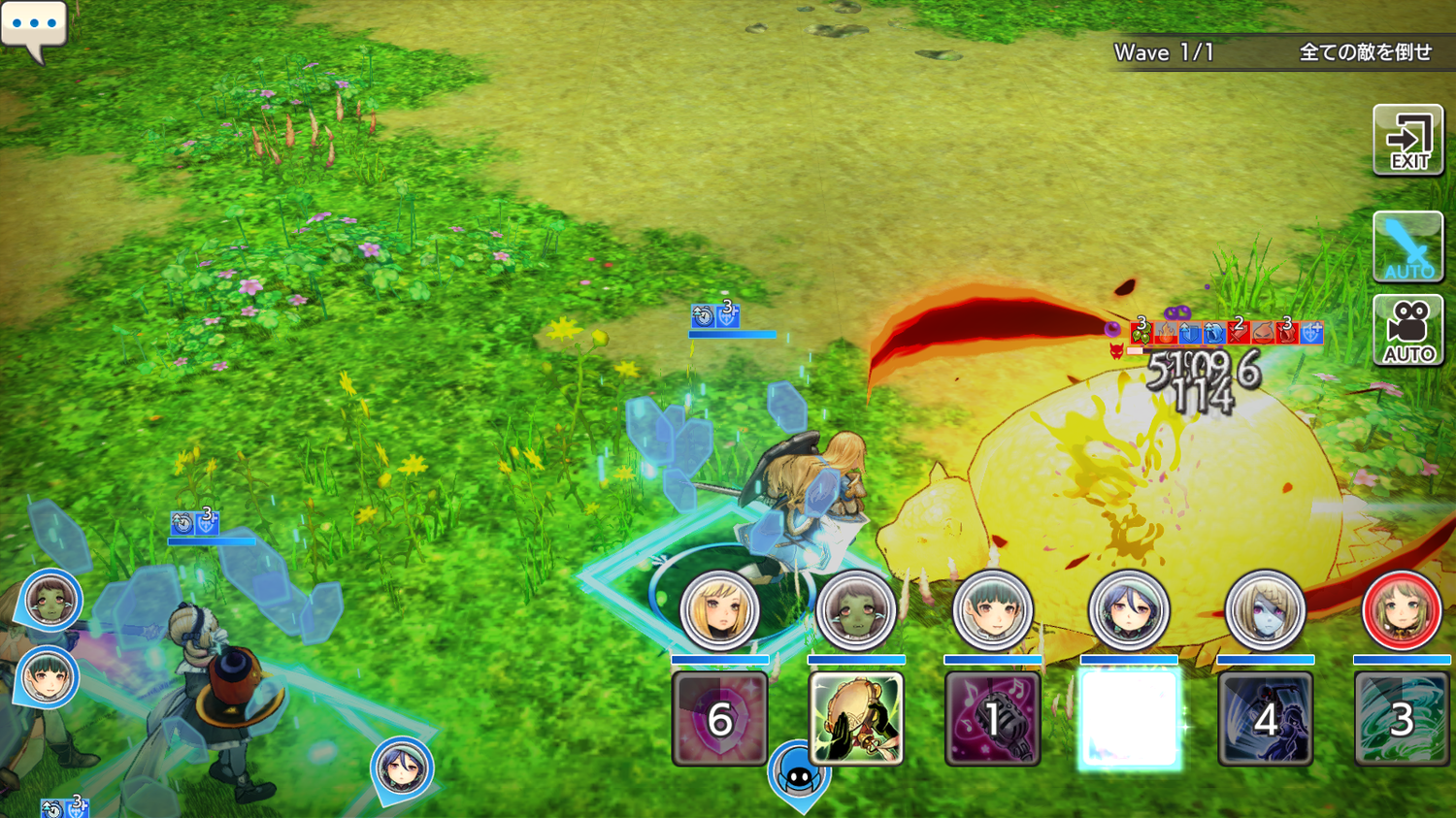Select the blonde girl's turn portrait
This screenshot has width=1456, height=818.
(719, 610)
